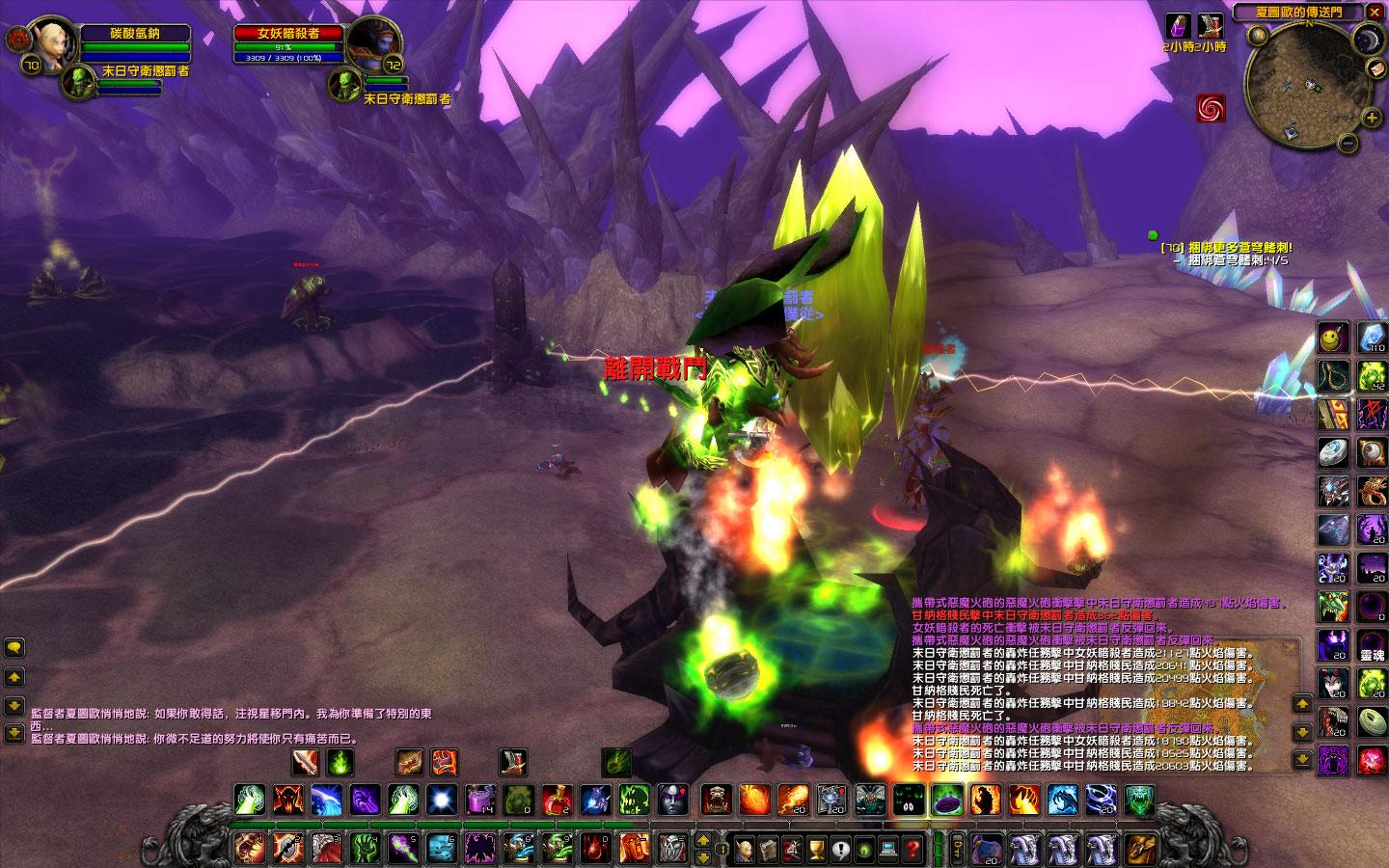Use the coiled rope item slot
The height and width of the screenshot is (868, 1389).
click(1333, 376)
